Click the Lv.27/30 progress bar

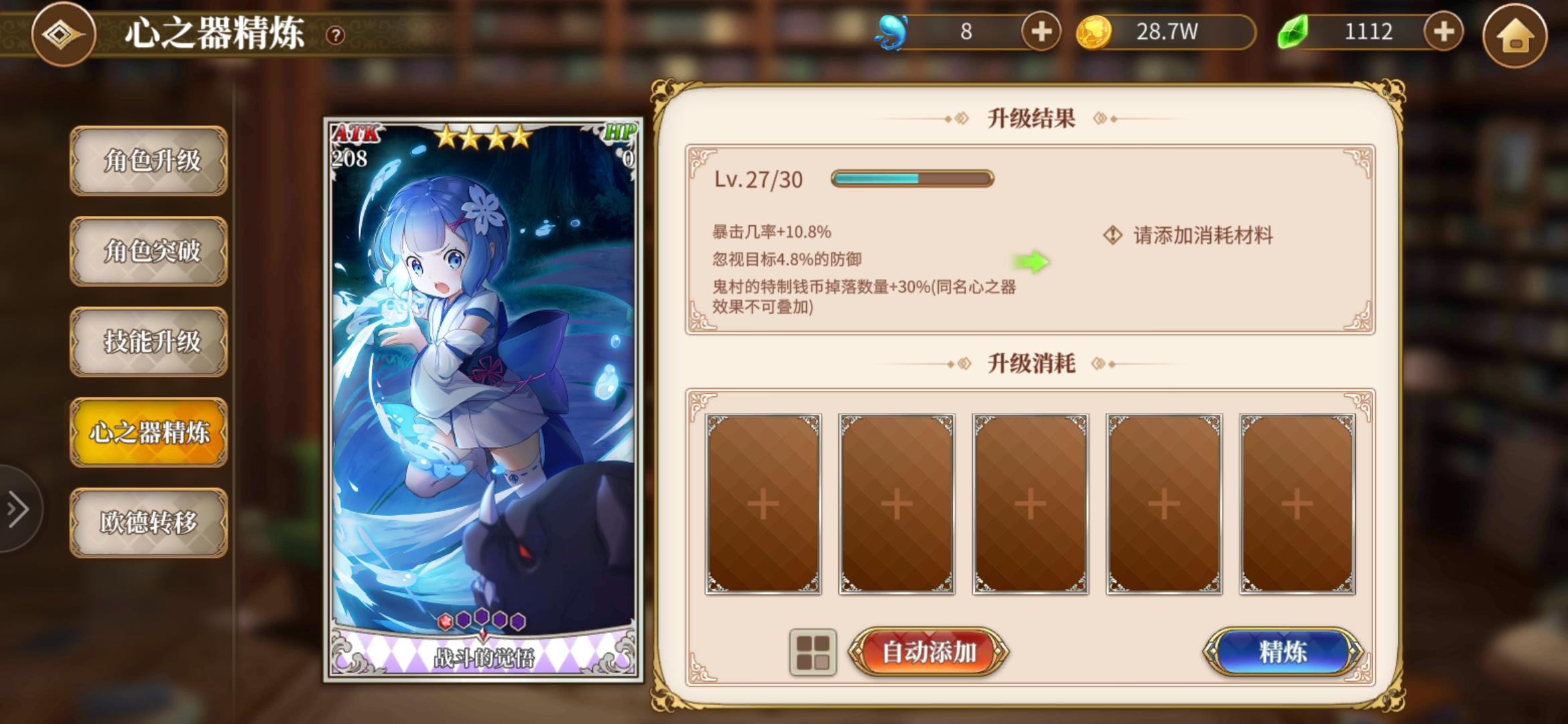click(910, 178)
